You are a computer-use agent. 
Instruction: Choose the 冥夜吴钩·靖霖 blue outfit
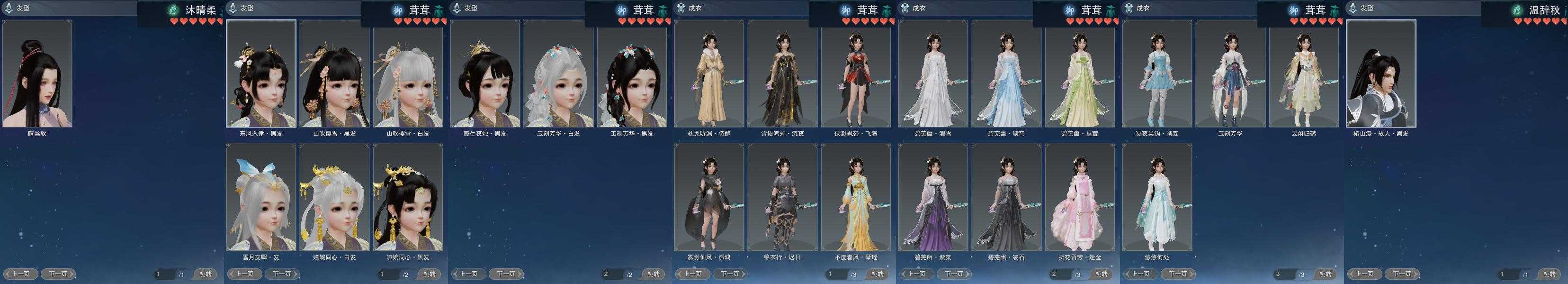1156,74
